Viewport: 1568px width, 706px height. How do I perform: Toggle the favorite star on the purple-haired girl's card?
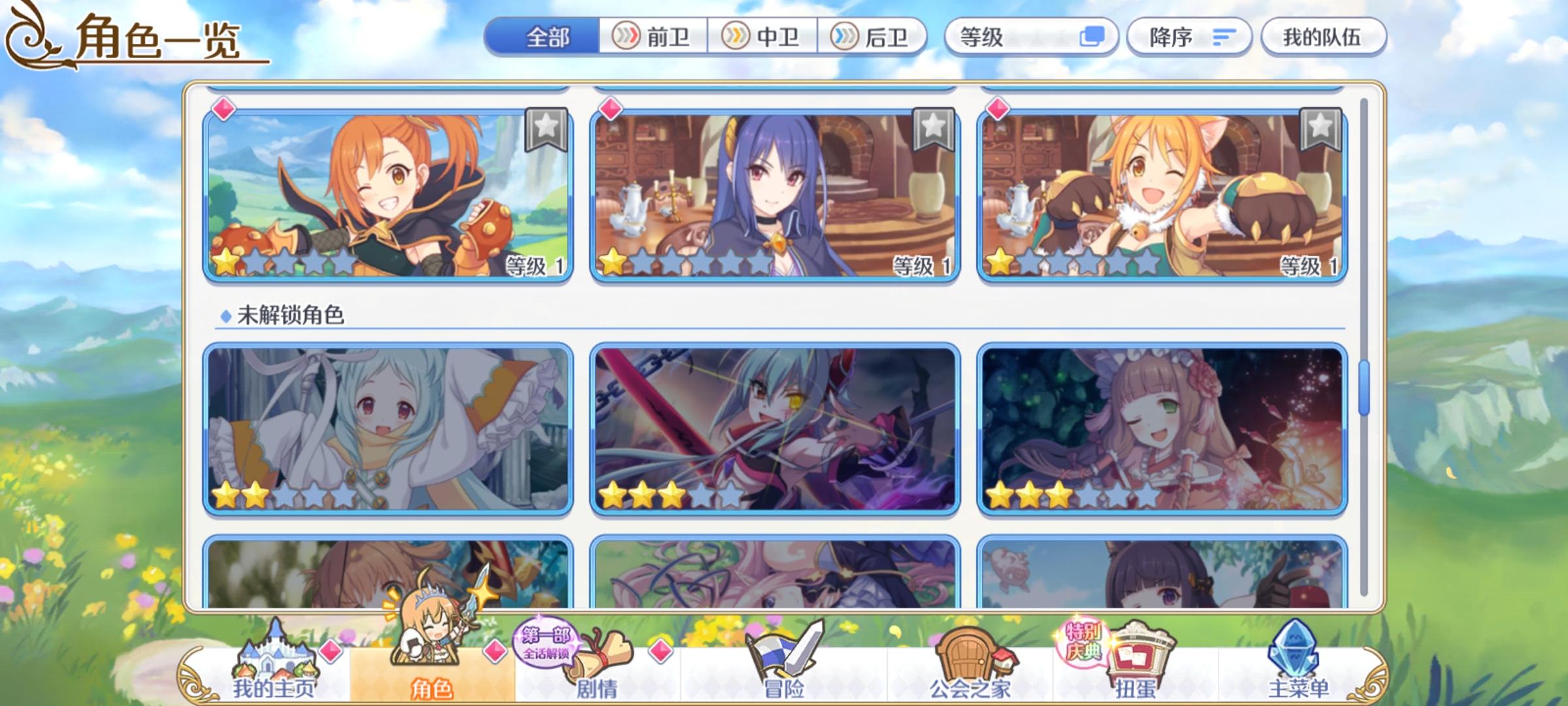click(x=934, y=129)
